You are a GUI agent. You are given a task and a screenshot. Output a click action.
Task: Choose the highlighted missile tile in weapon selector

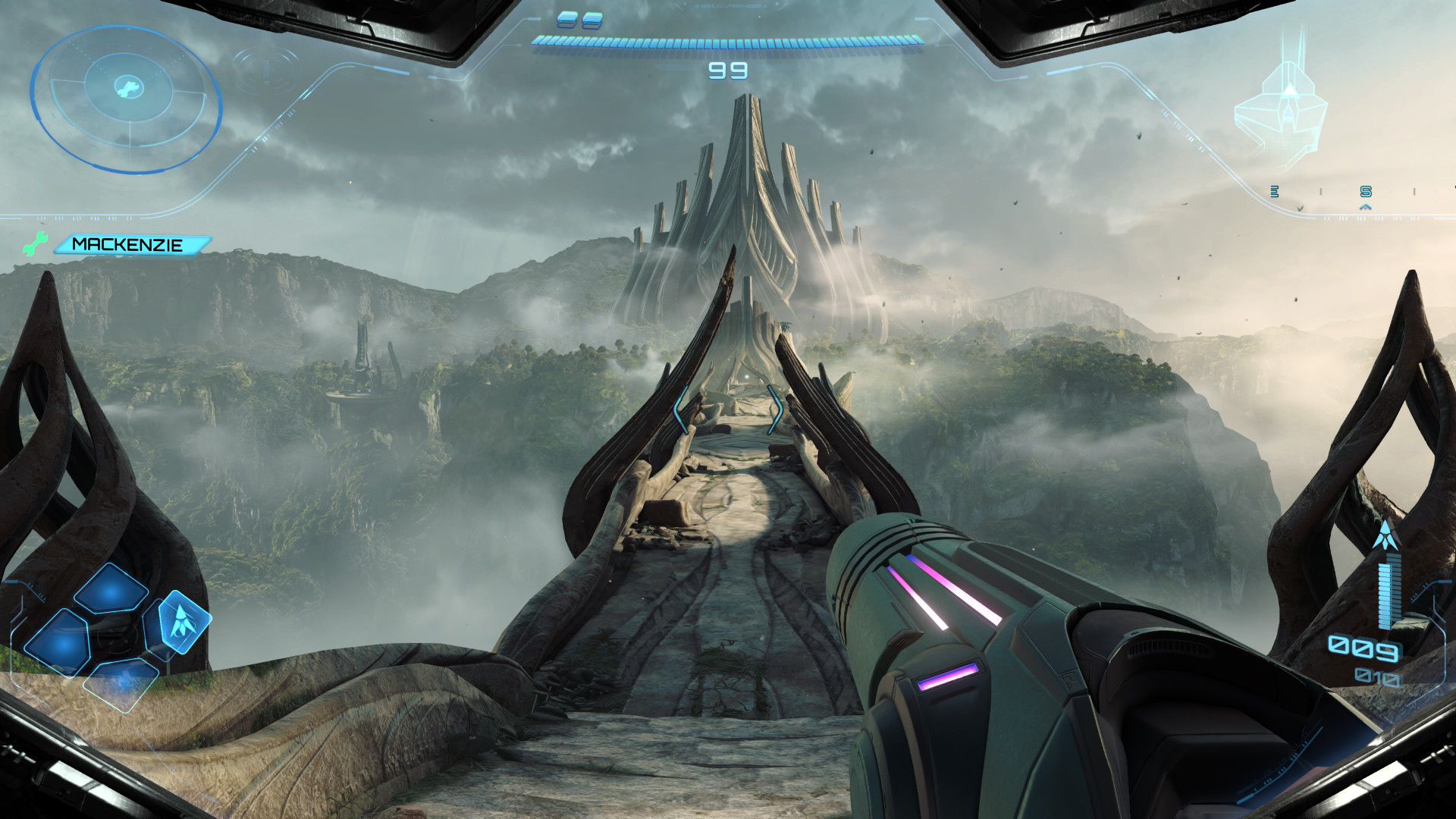[x=180, y=622]
